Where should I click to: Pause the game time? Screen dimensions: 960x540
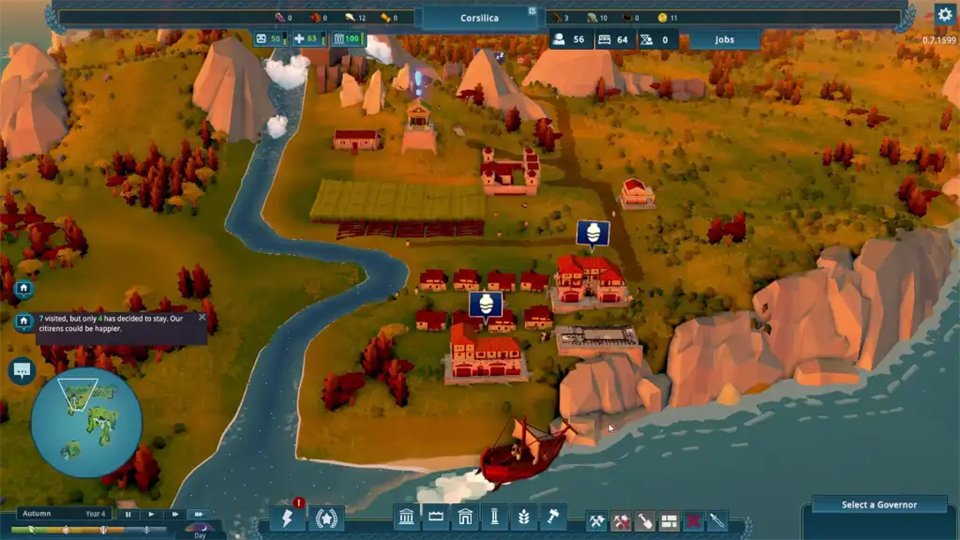coord(128,514)
